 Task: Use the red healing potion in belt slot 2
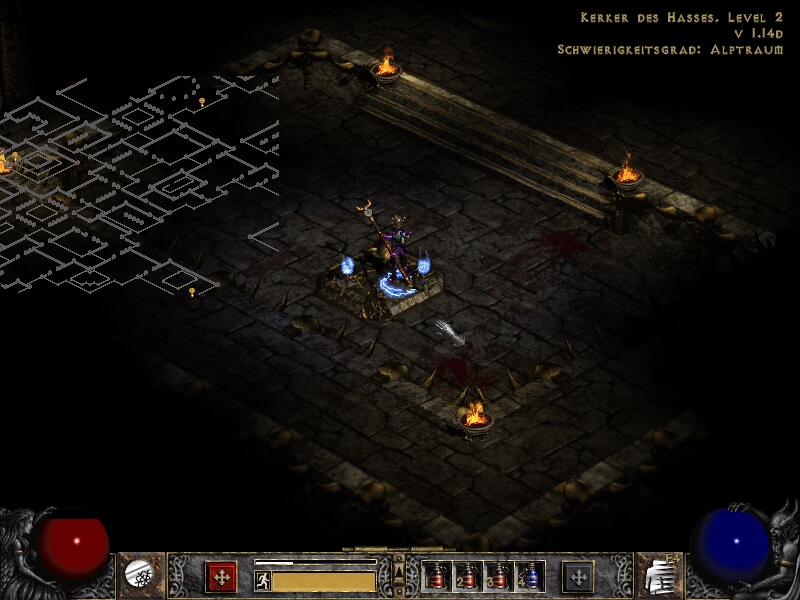467,576
